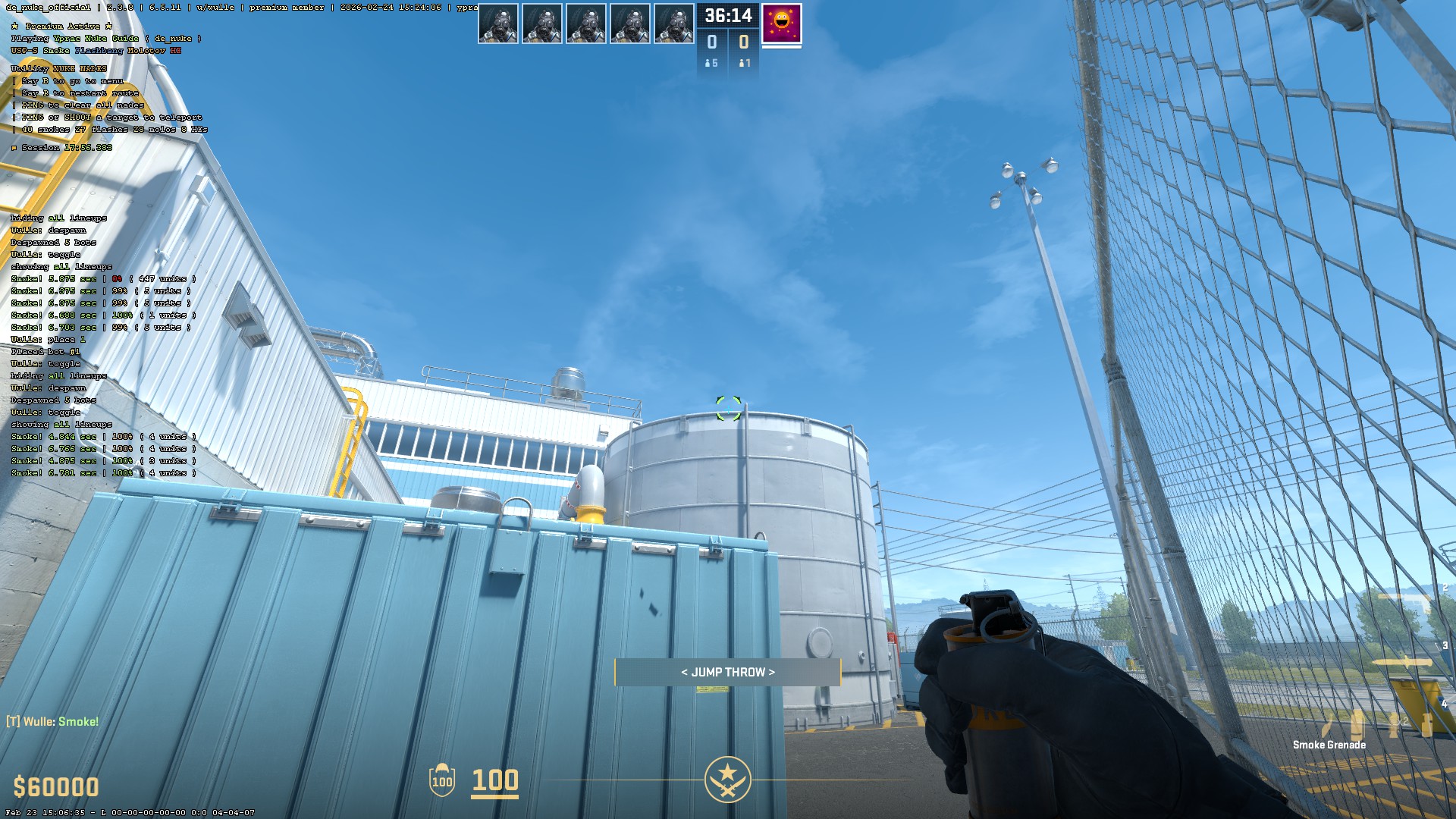Screen dimensions: 1456x819
Task: Toggle the HE label in the utility list
Action: point(176,51)
